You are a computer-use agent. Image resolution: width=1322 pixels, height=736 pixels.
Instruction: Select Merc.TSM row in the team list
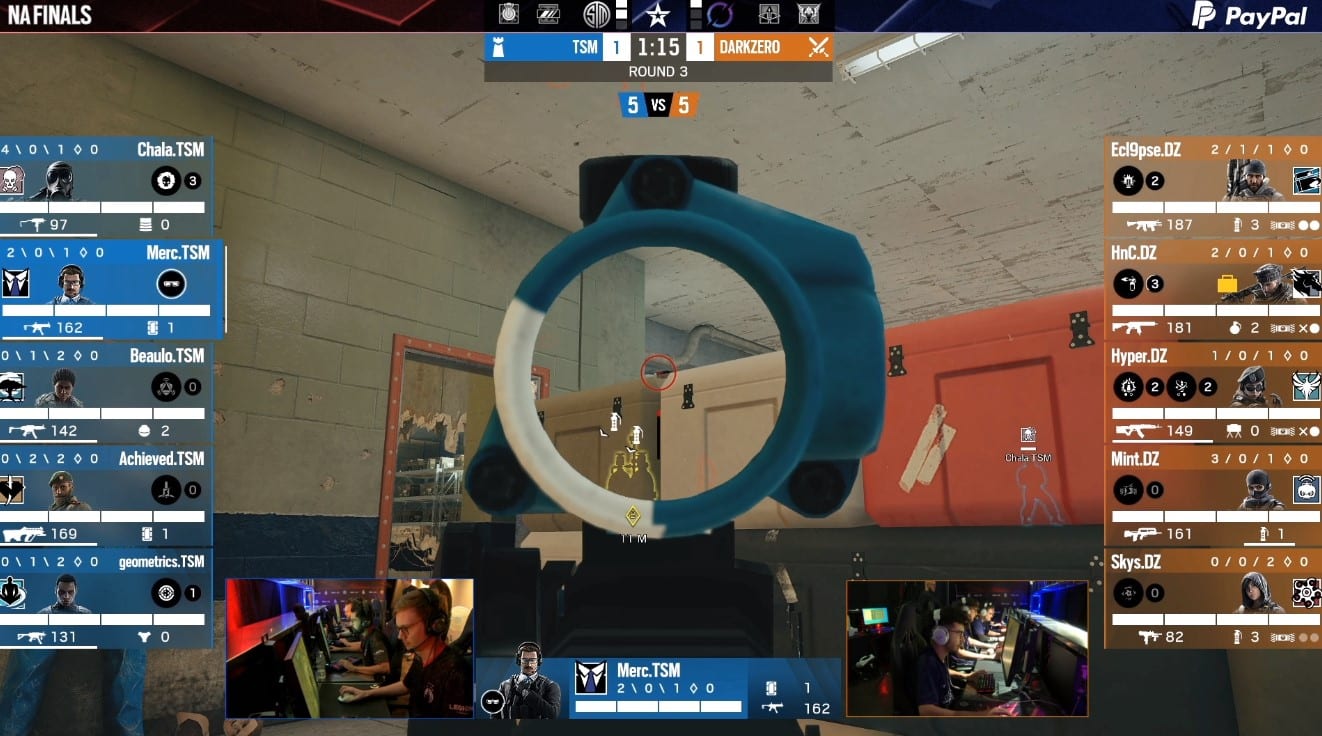coord(110,289)
